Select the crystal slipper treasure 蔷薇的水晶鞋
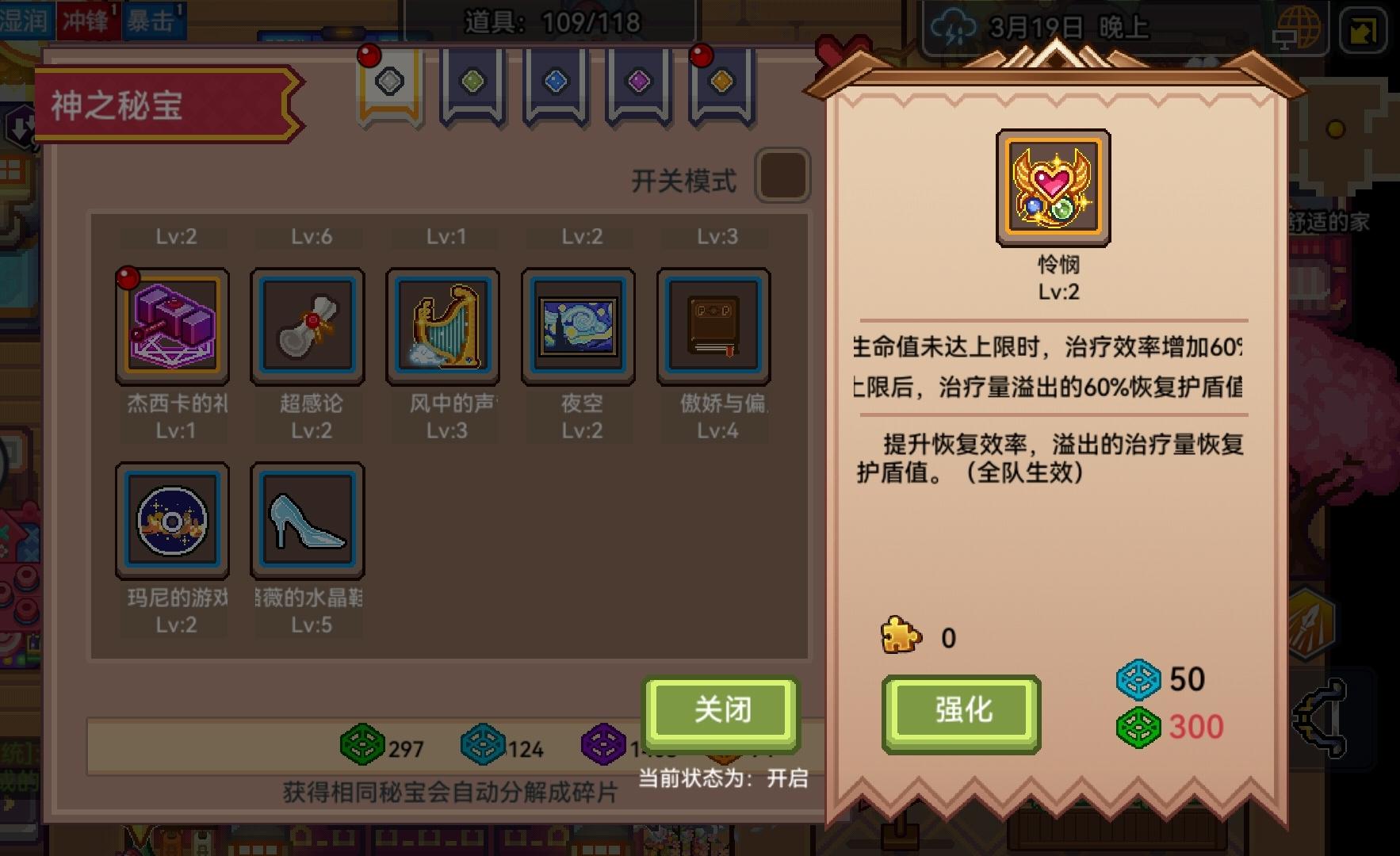Screen dimensions: 1400x856 pyautogui.click(x=308, y=519)
